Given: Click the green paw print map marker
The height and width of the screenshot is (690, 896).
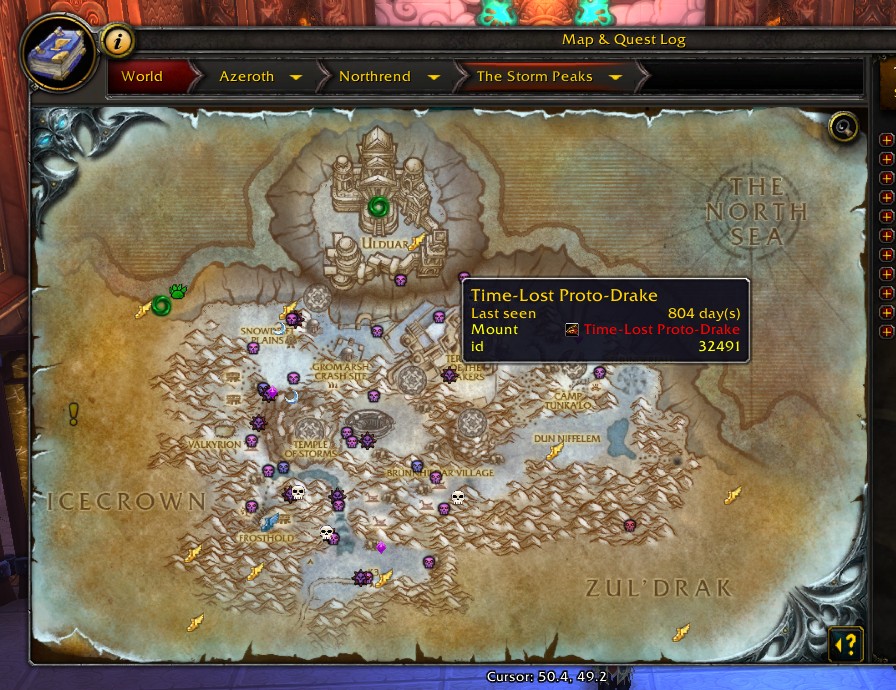Looking at the screenshot, I should (x=179, y=292).
